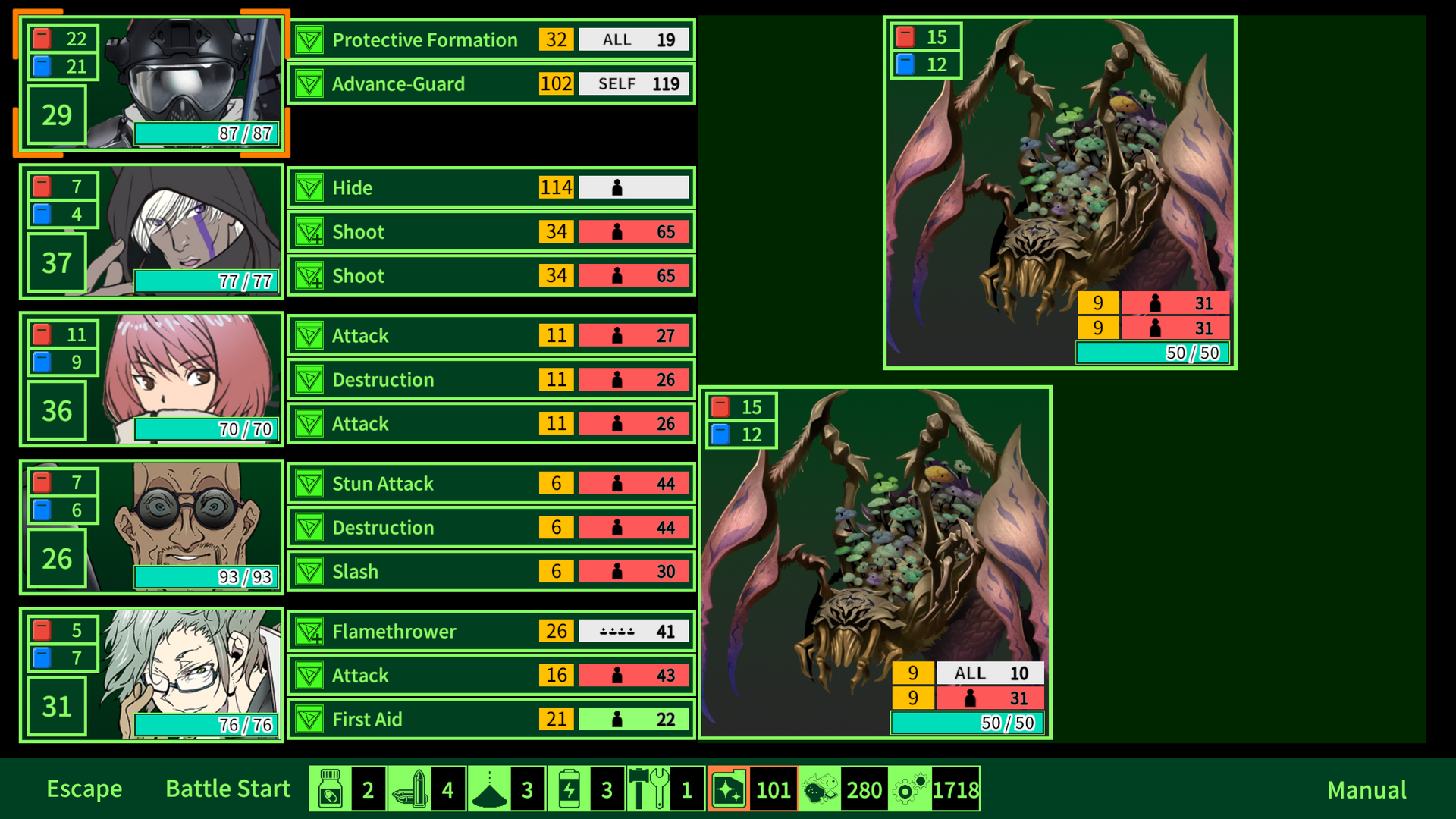This screenshot has width=1456, height=819.
Task: Select the battery item icon
Action: (570, 789)
